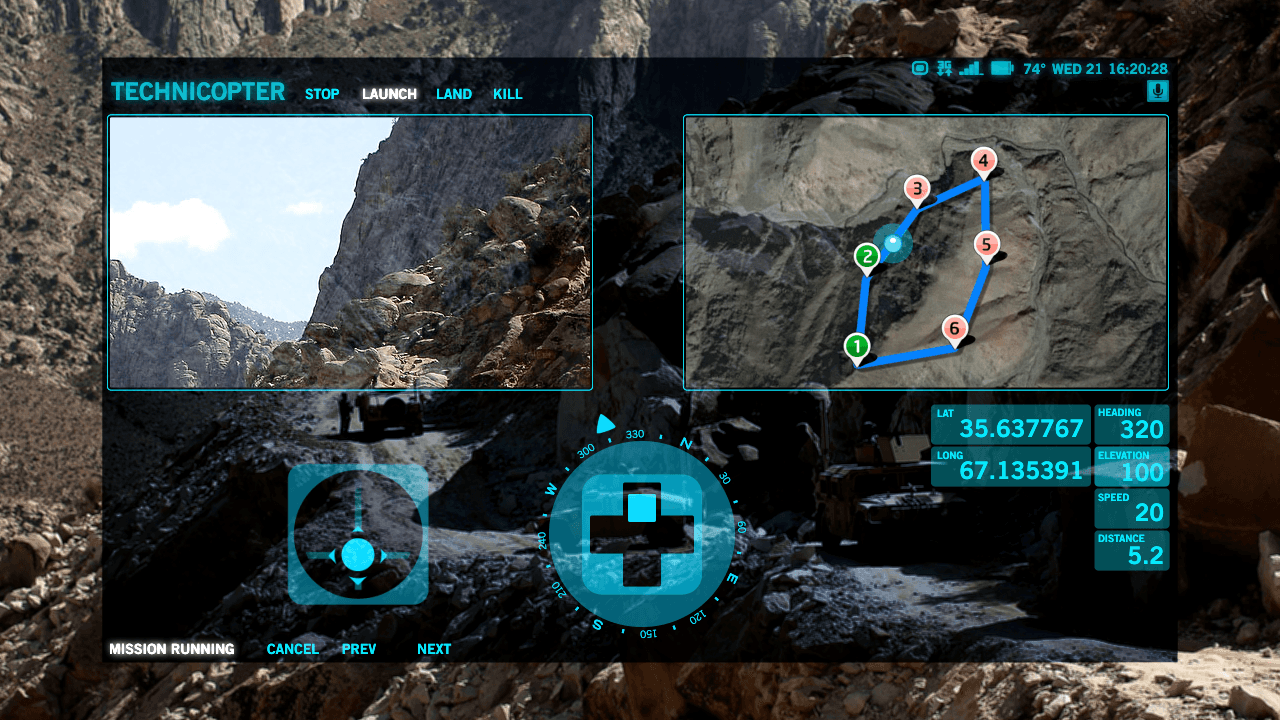Click the 3G data transfer icon

(943, 69)
